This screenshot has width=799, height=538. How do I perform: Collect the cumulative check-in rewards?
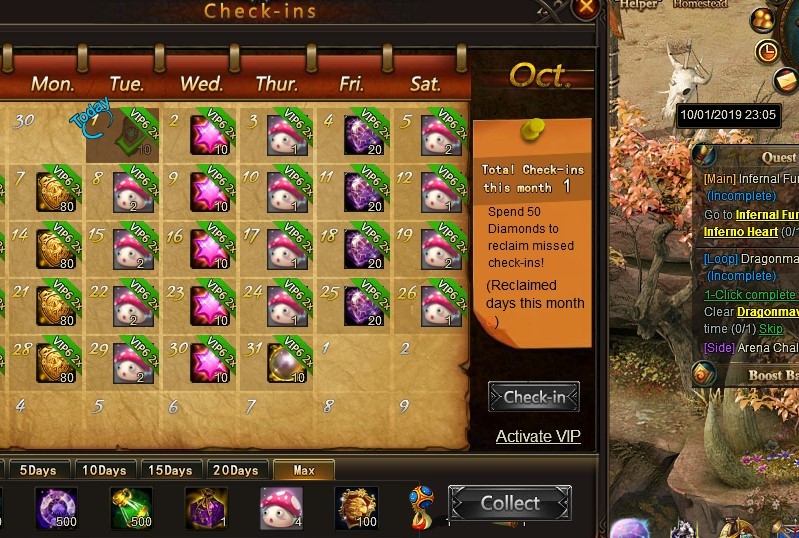[510, 503]
